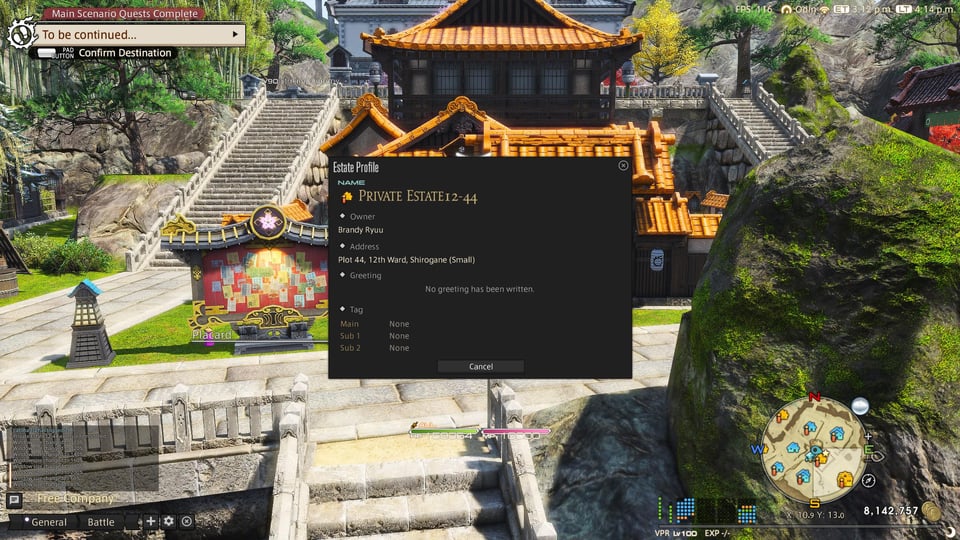Open the 'To be continued...' scenario guide
Screen dimensions: 960x540
tap(139, 34)
